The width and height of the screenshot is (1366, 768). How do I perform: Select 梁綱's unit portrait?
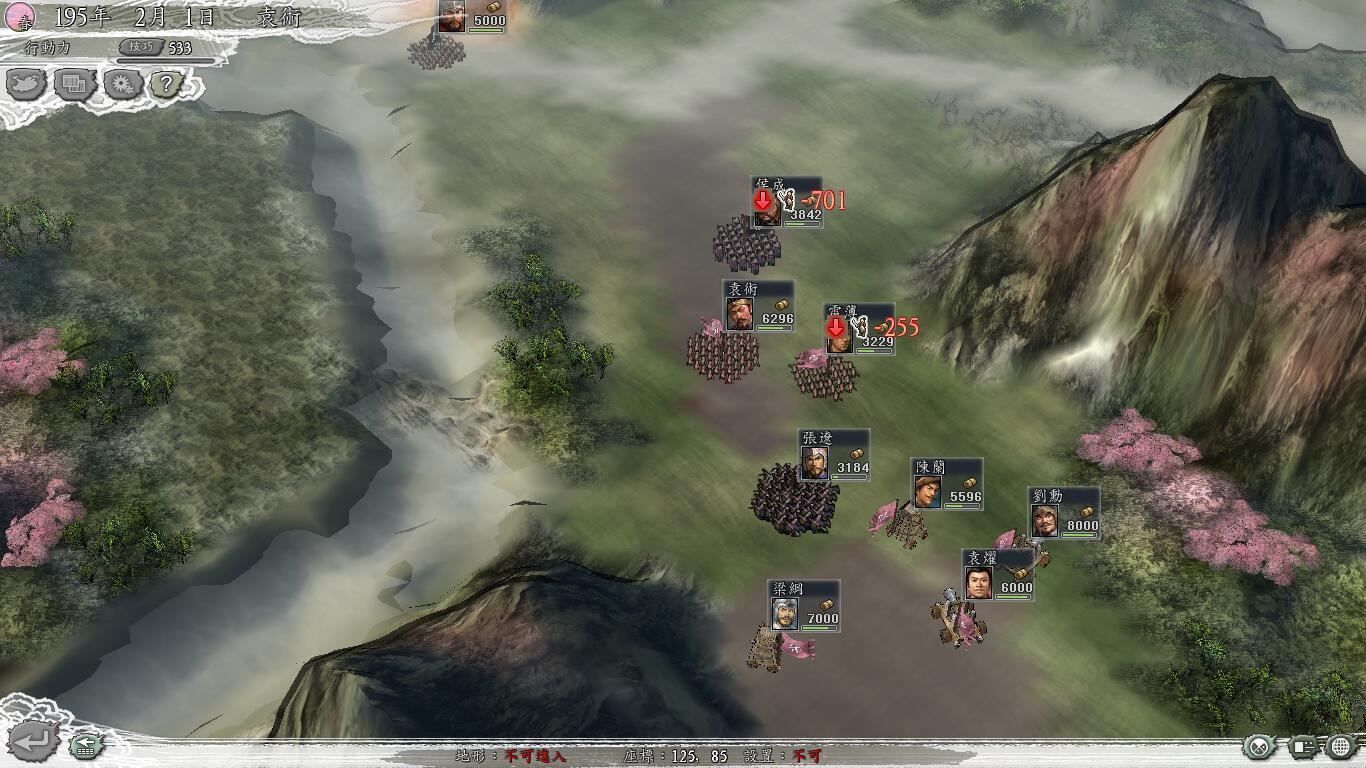[x=783, y=614]
